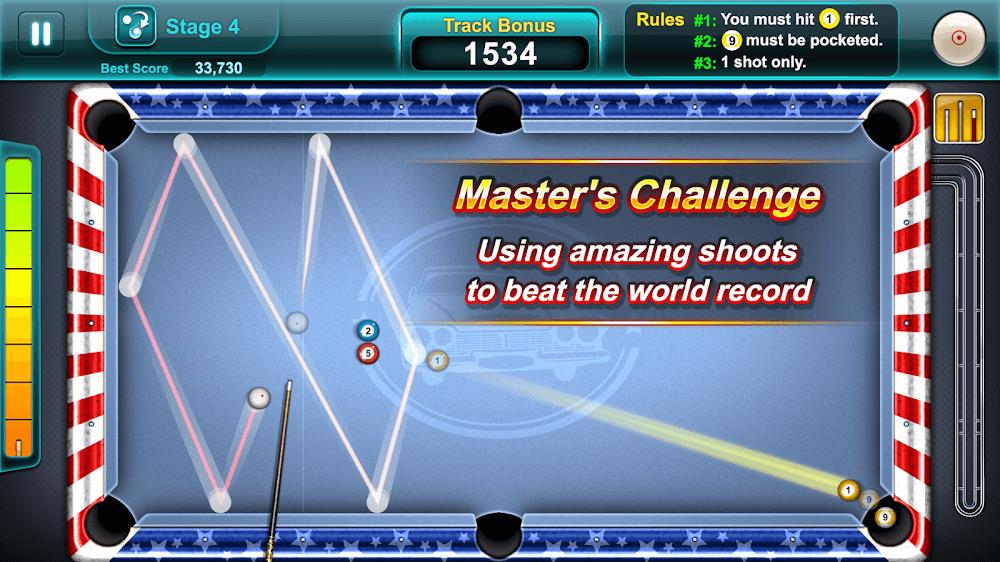The width and height of the screenshot is (1000, 562).
Task: Tap the cue stick selection button
Action: (x=958, y=119)
